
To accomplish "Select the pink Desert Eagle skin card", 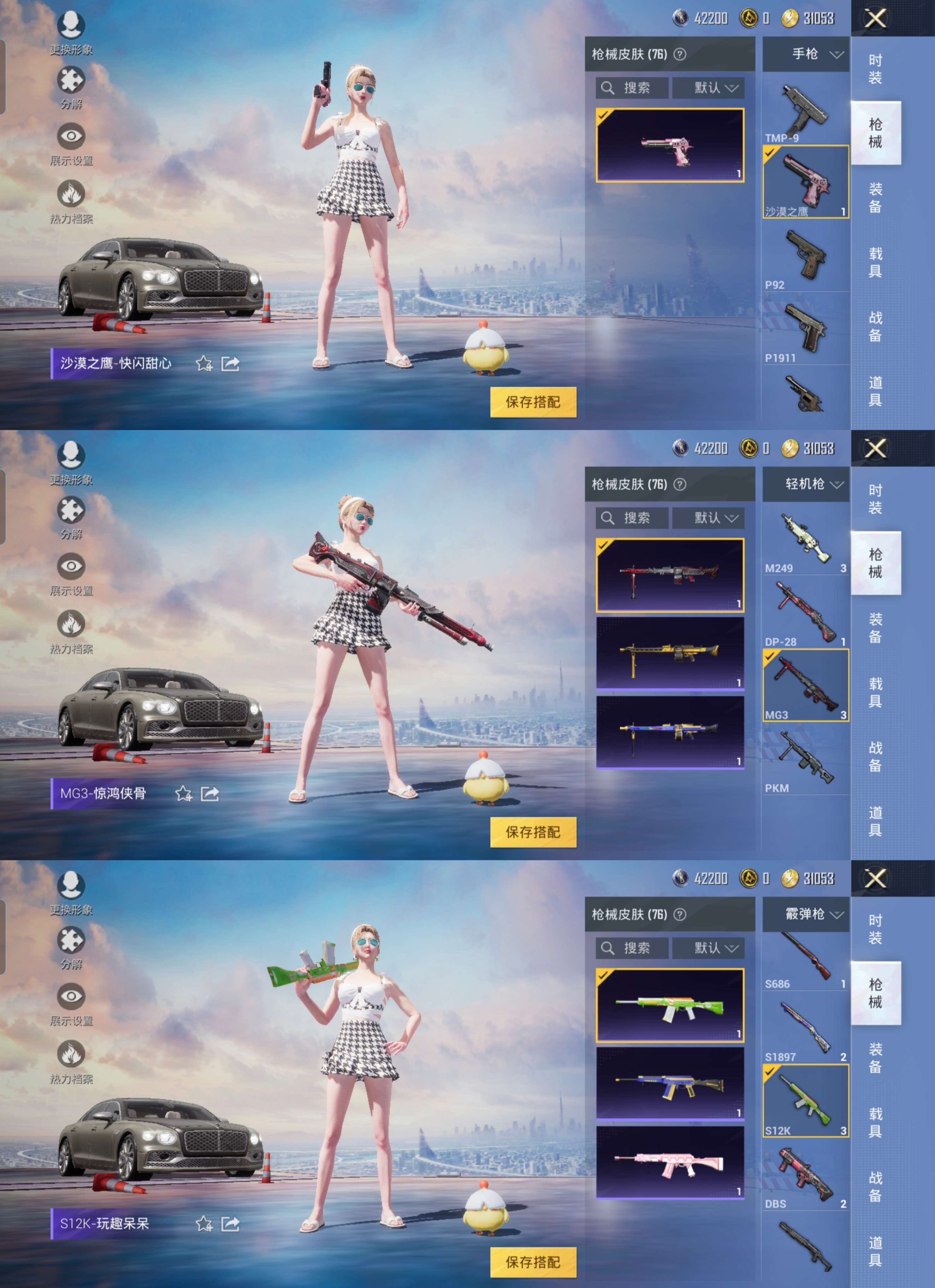I will coord(670,145).
